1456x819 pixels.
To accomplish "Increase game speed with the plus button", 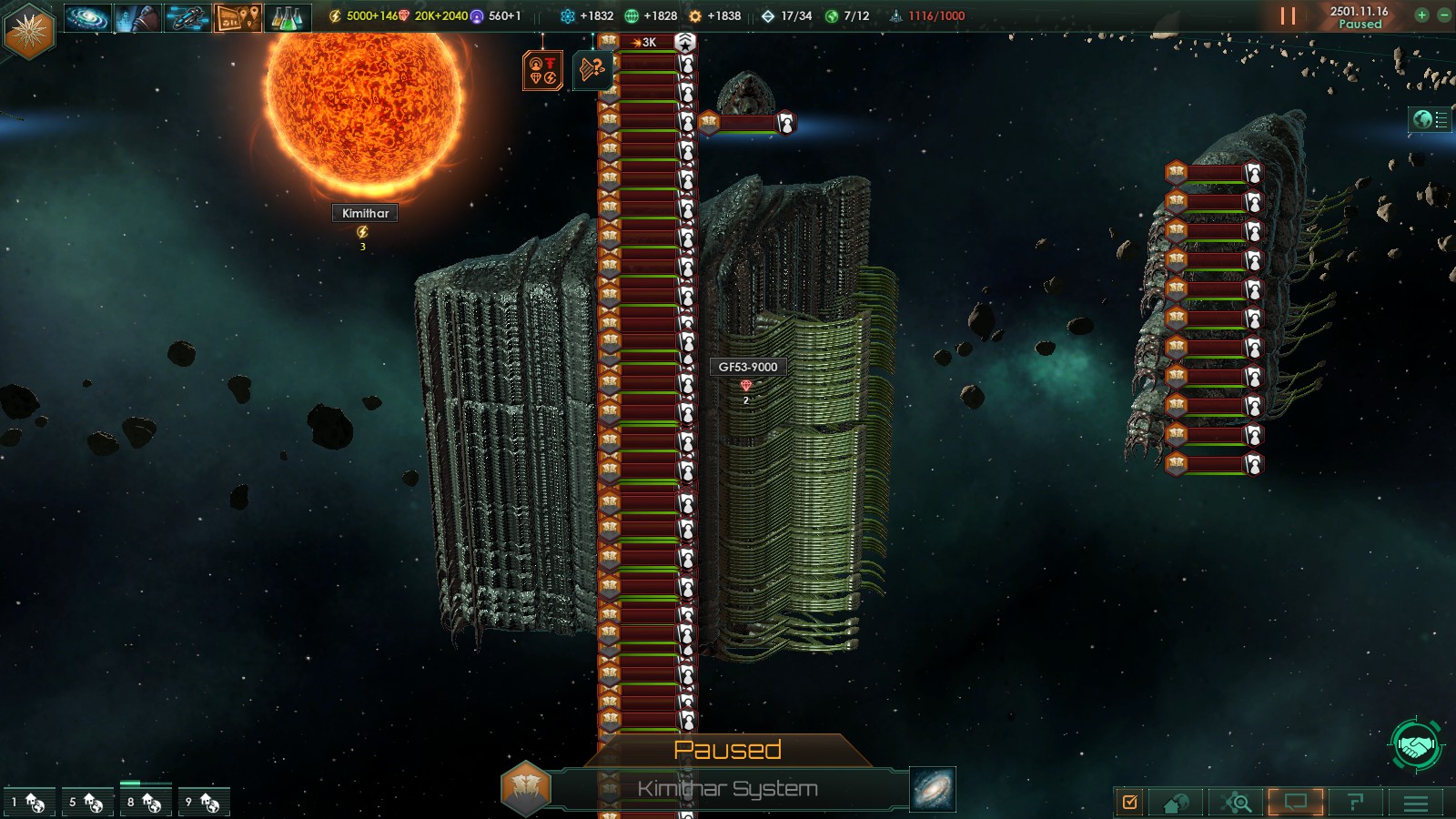I will click(x=1421, y=15).
